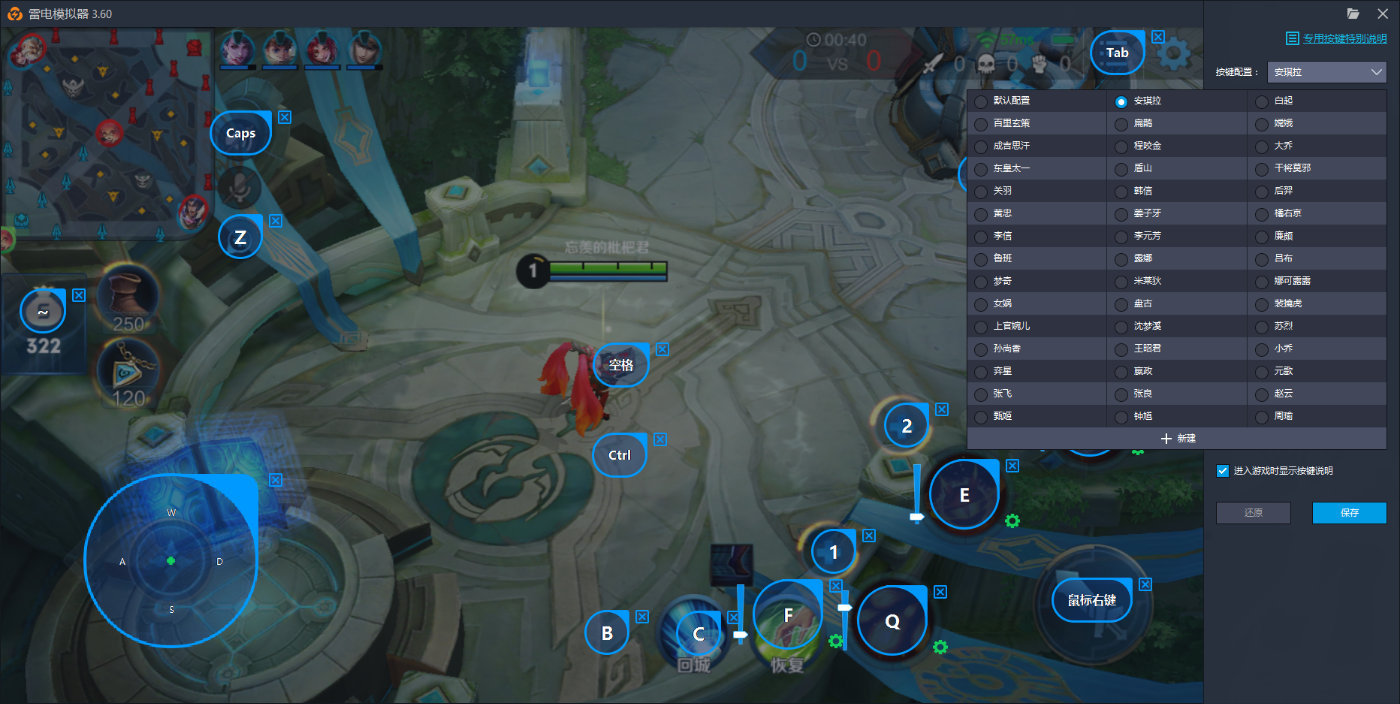Click the WASD movement joystick center
Screen dimensions: 1400x704
pos(171,561)
